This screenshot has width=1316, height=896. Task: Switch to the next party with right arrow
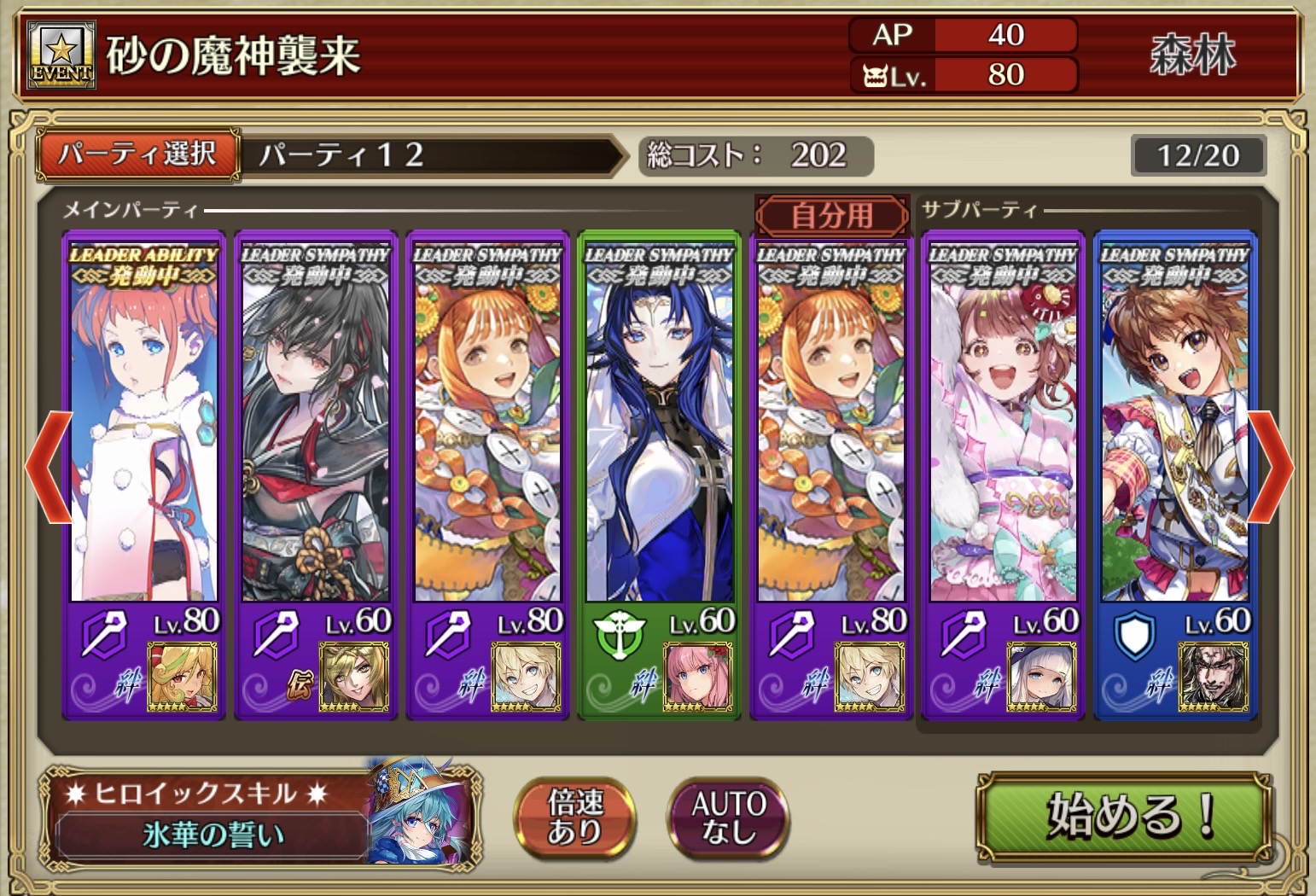click(1270, 467)
